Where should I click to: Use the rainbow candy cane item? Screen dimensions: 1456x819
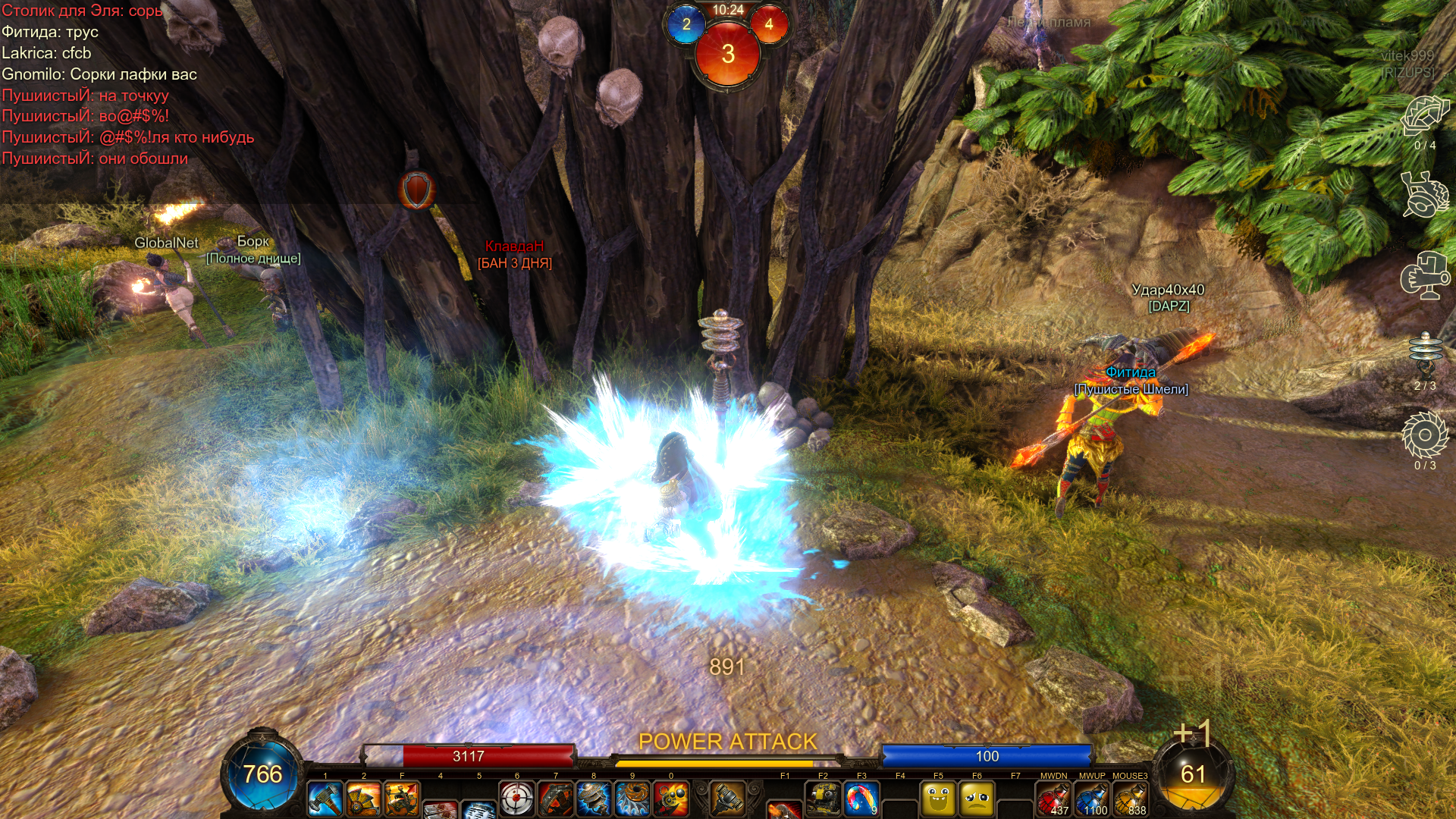[x=861, y=799]
